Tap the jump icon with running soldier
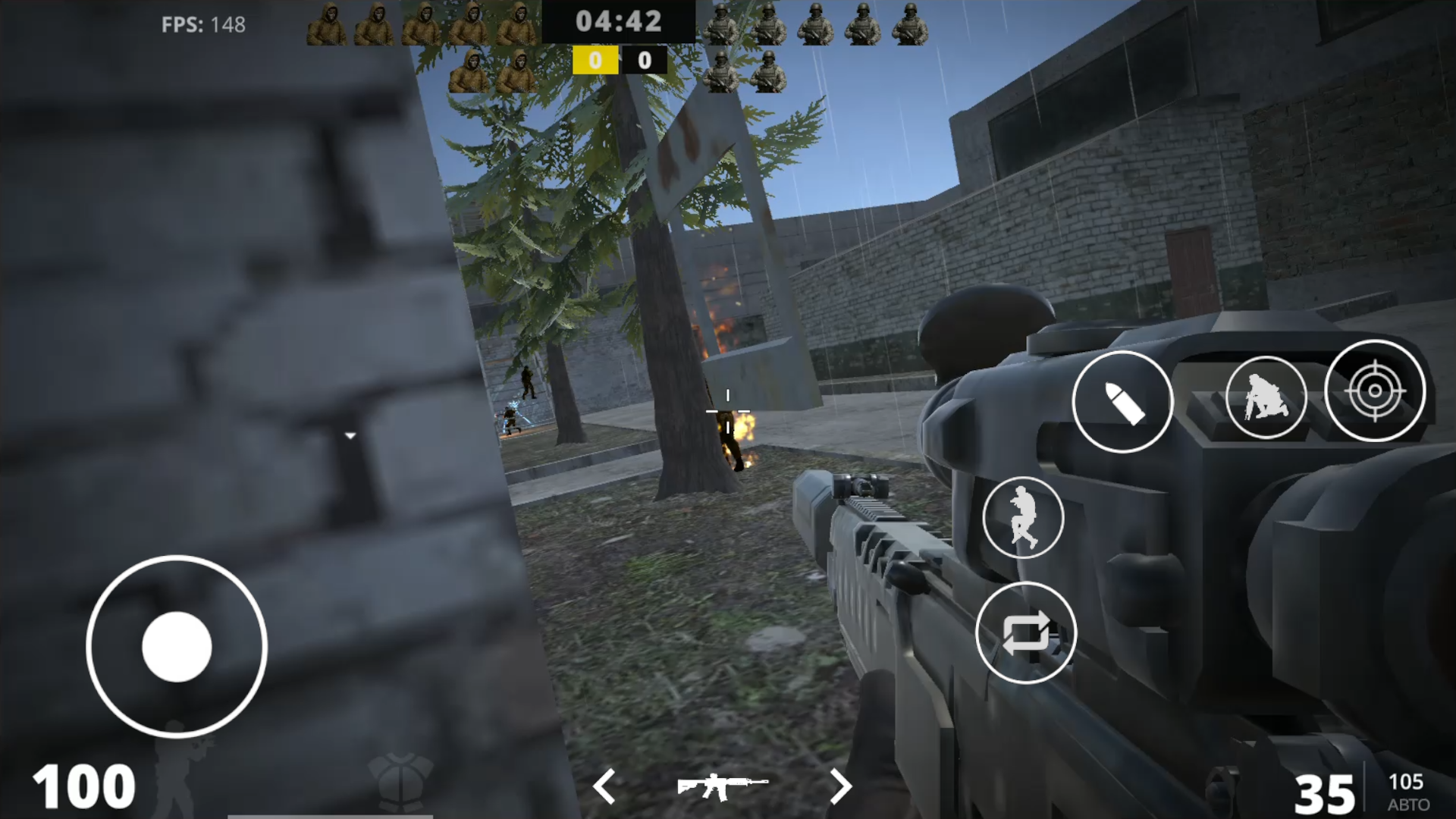The height and width of the screenshot is (819, 1456). tap(1023, 518)
